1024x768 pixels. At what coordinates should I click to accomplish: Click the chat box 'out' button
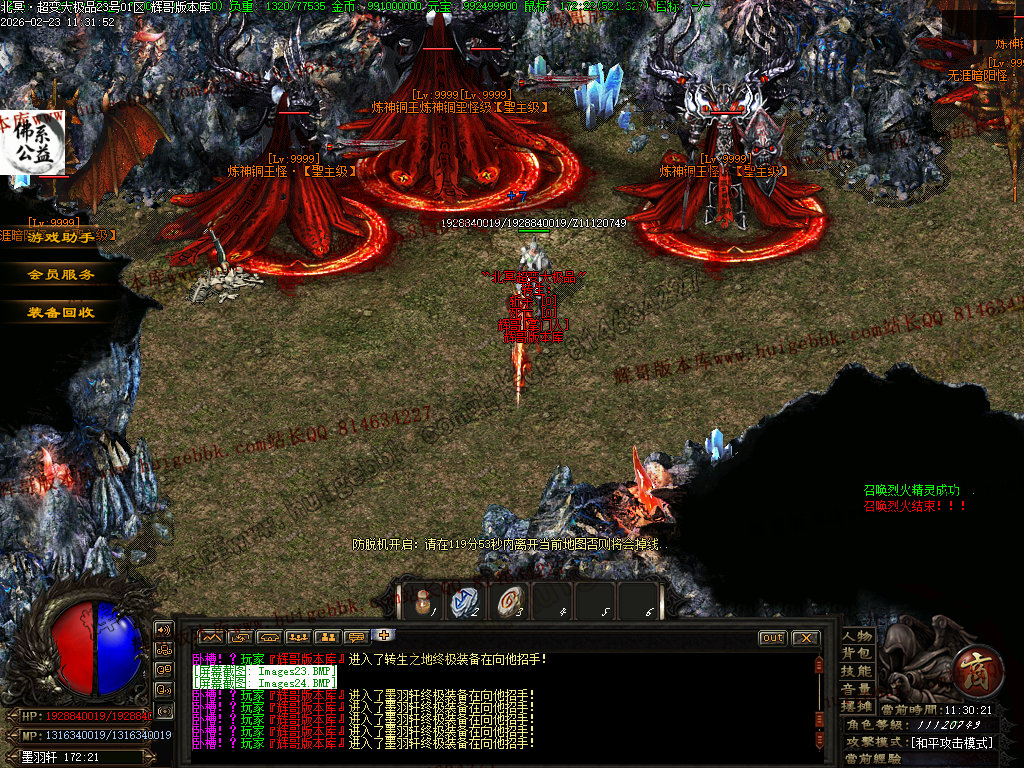click(x=773, y=638)
